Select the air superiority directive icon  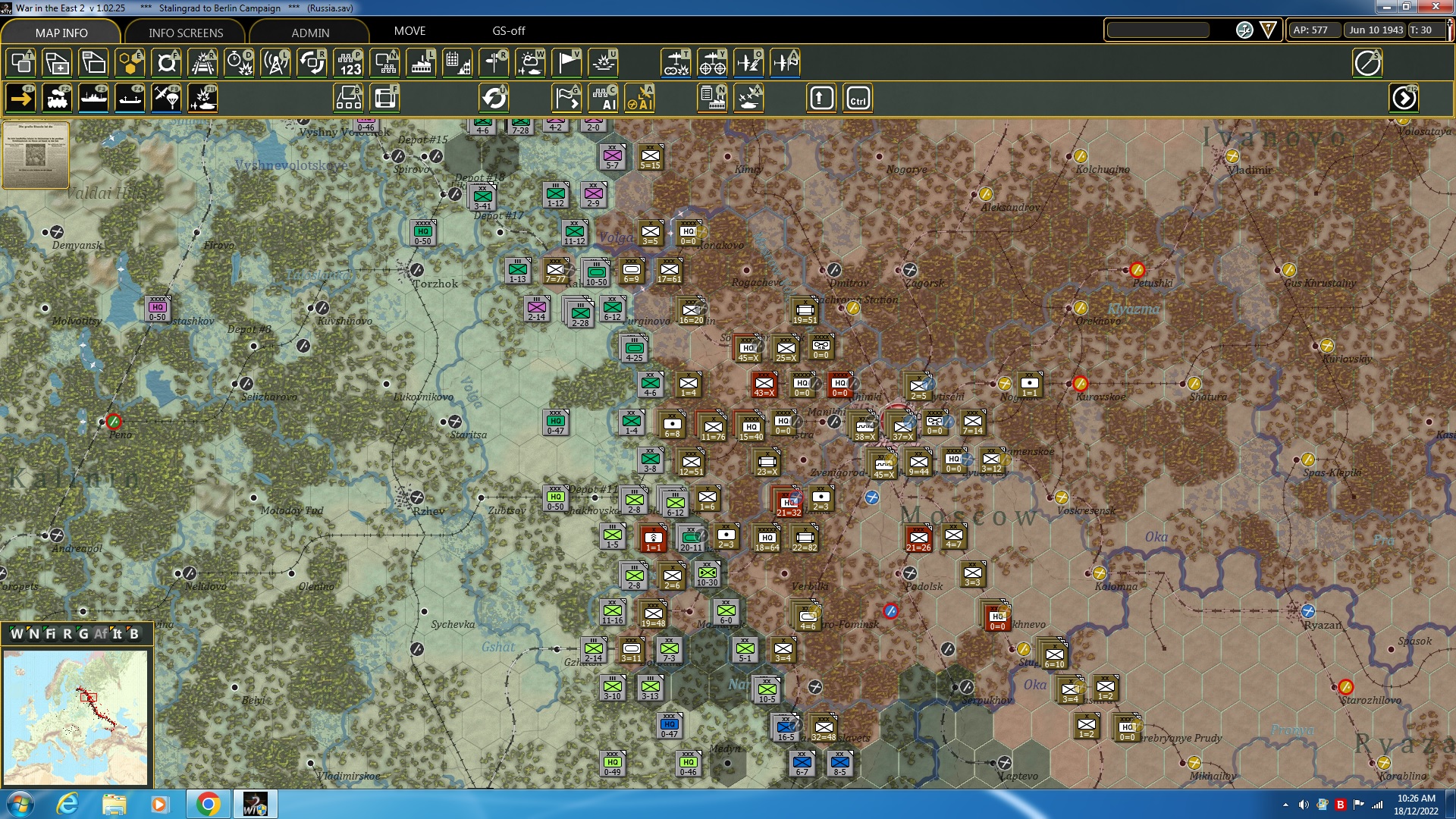click(747, 63)
